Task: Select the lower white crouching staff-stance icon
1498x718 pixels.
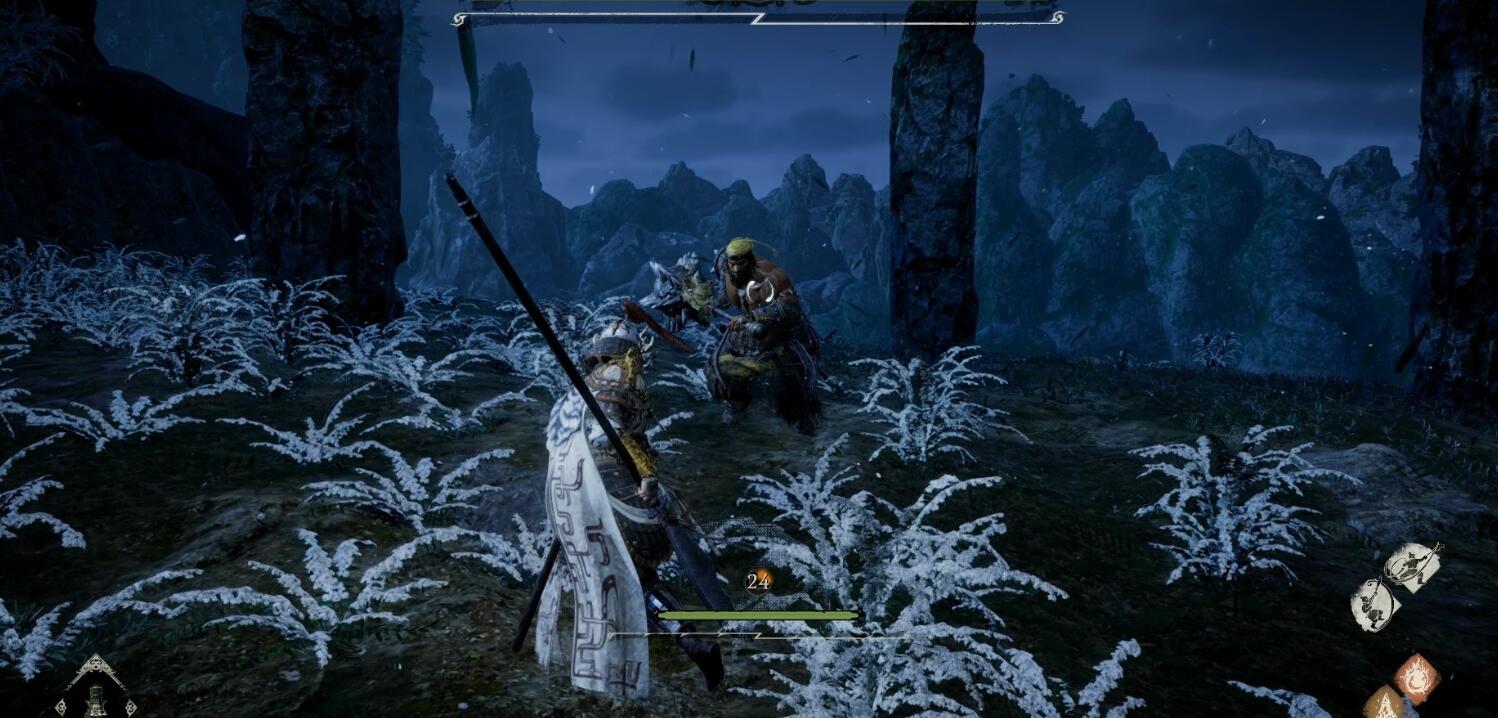Action: (1373, 605)
